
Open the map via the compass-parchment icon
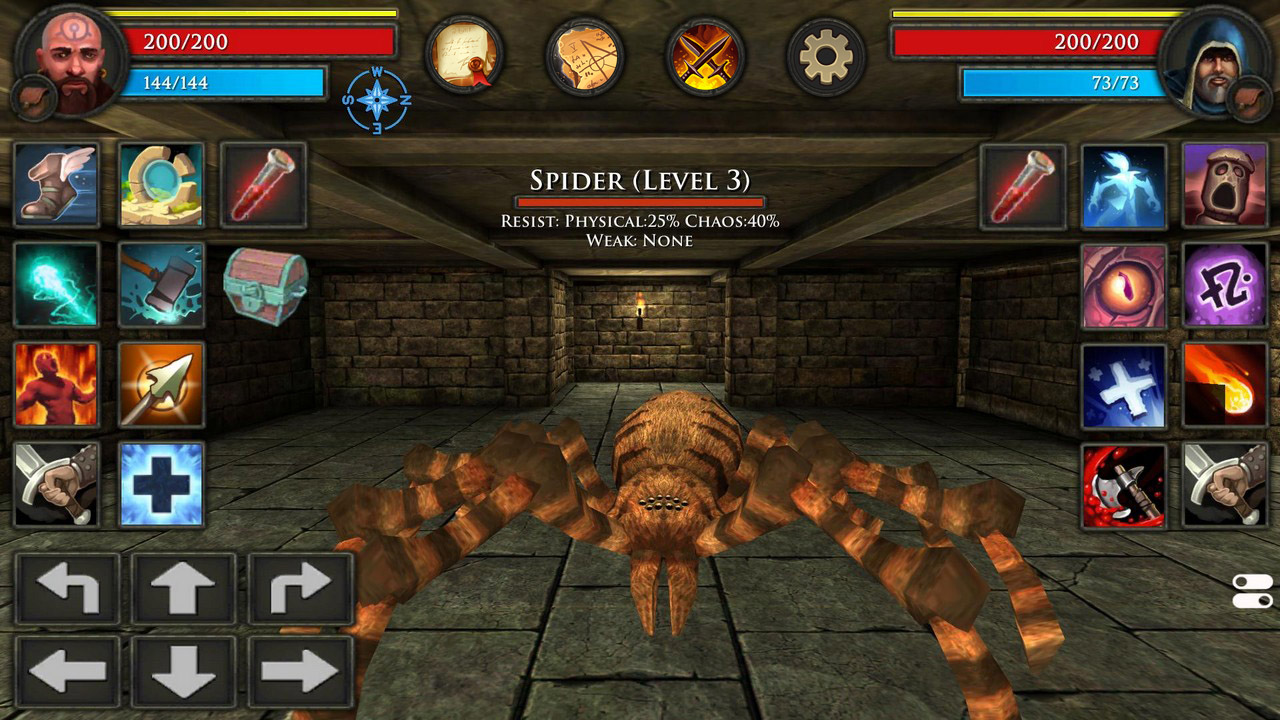pyautogui.click(x=585, y=57)
